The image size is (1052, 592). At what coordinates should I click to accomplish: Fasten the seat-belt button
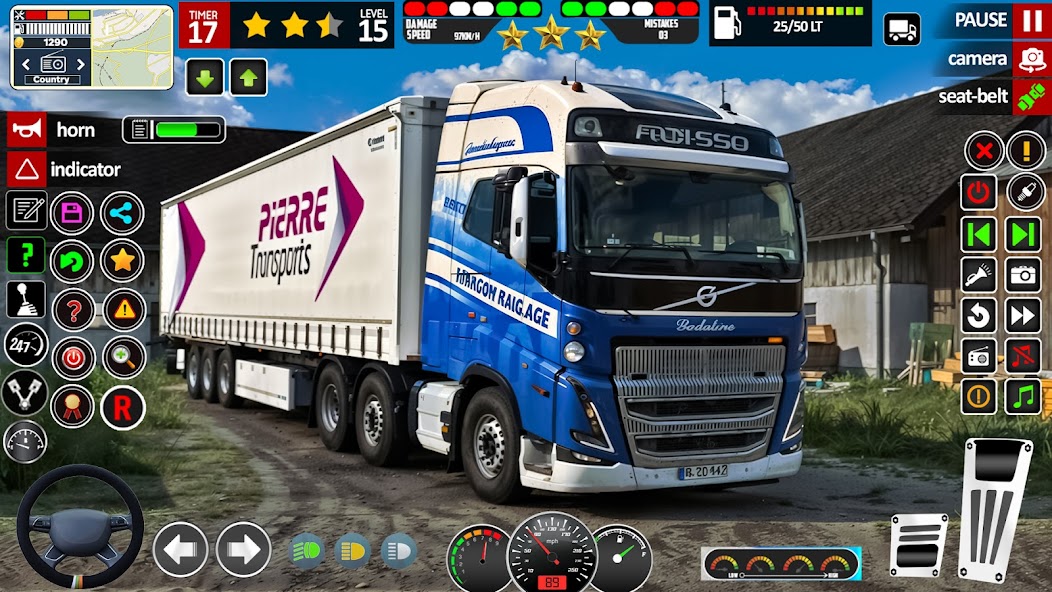point(1030,97)
